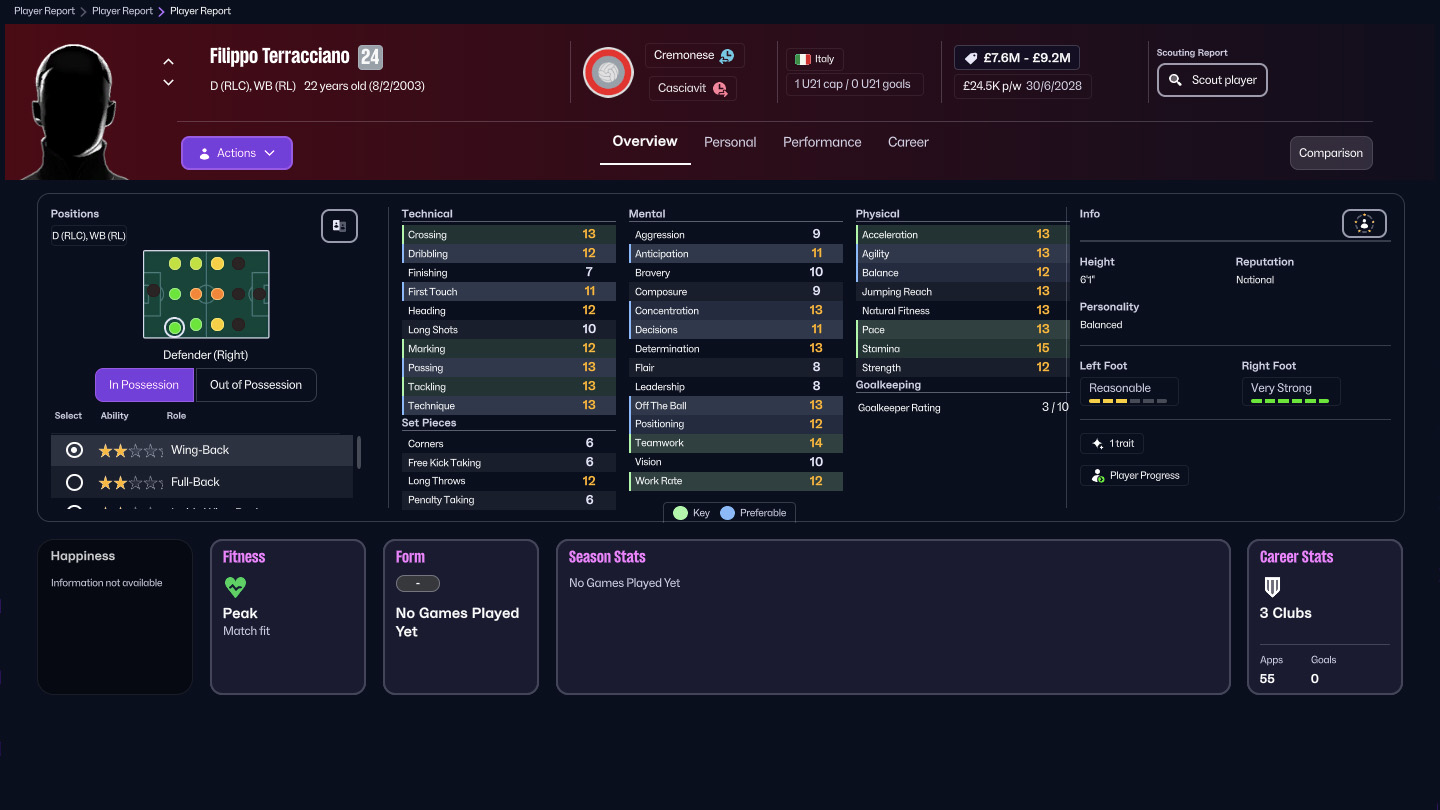Open the Career tab
Screen dimensions: 1440x810
(908, 142)
